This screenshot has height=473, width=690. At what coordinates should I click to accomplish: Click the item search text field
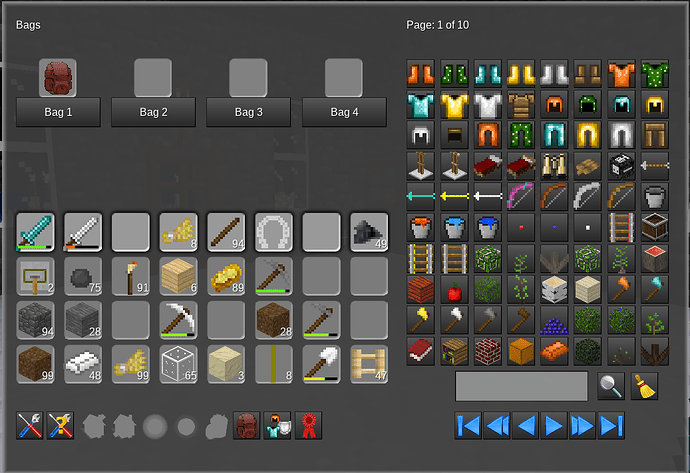pos(521,385)
